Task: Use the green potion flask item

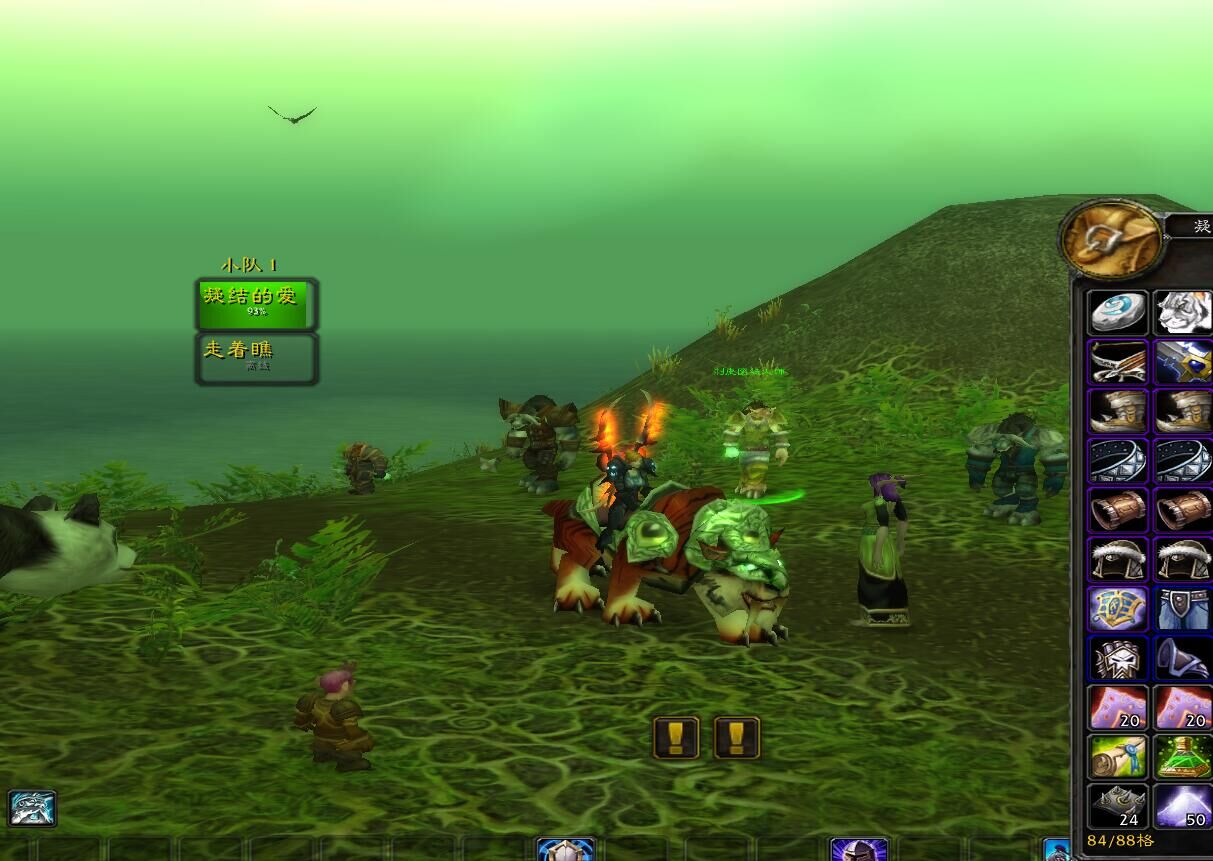Action: point(1183,757)
